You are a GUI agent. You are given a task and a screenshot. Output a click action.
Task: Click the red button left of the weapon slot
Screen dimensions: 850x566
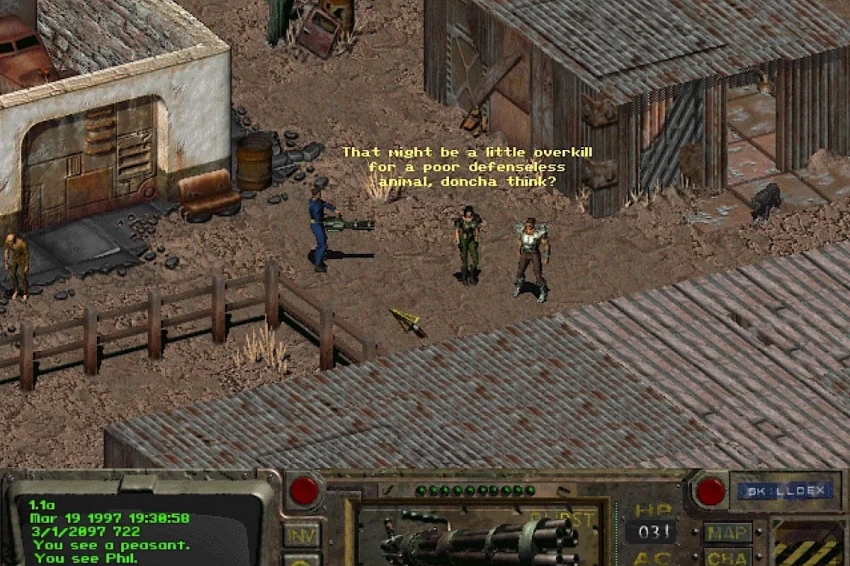point(304,490)
